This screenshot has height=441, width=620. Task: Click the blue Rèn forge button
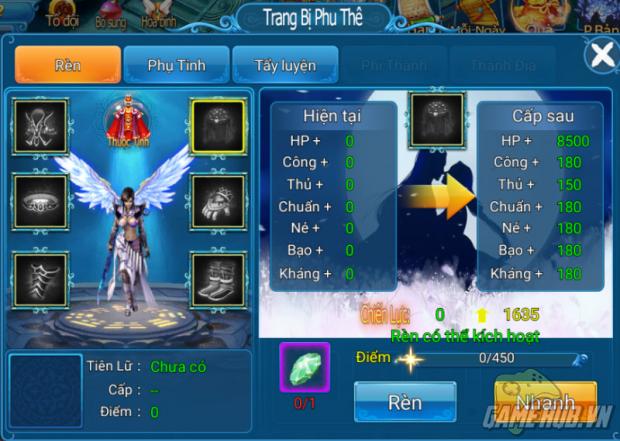pos(405,402)
